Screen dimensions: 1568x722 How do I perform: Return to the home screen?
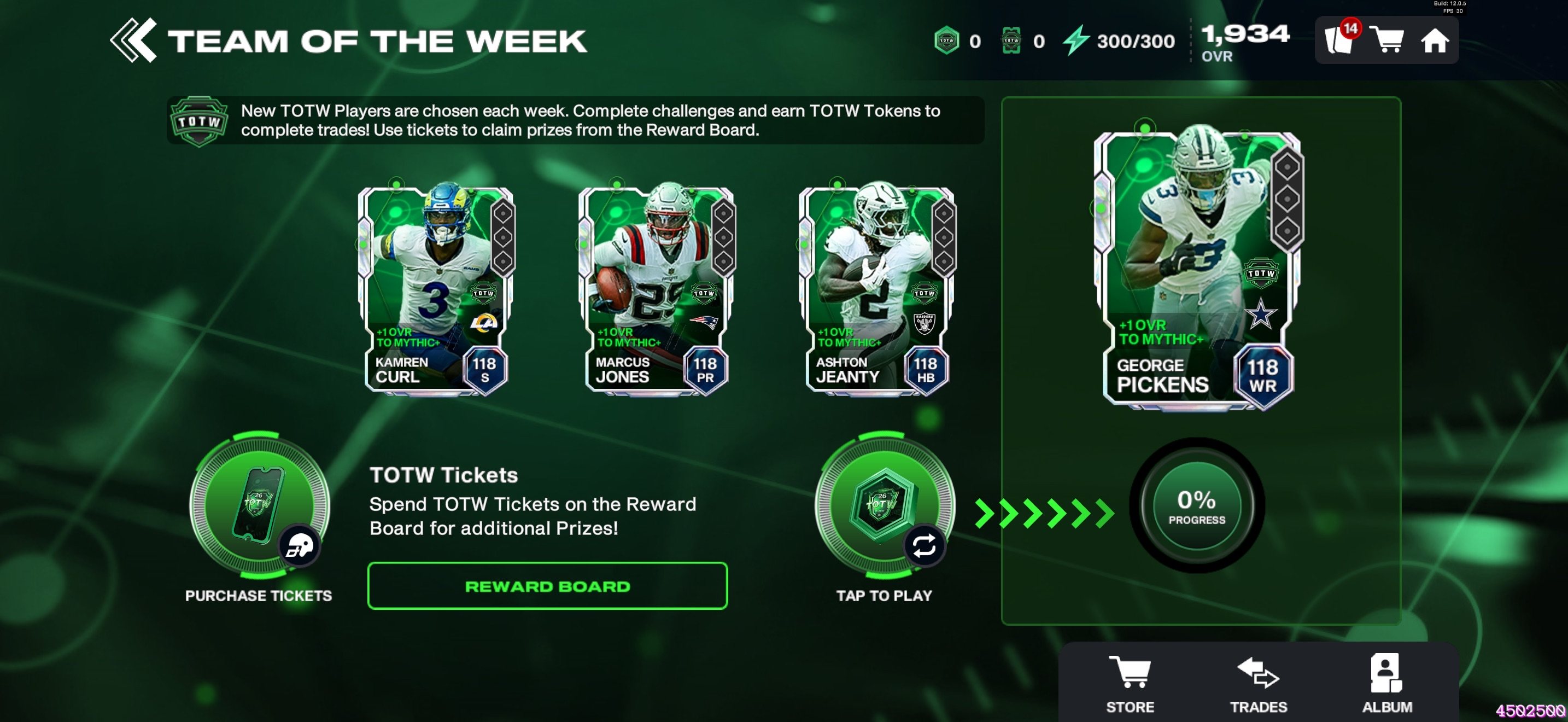tap(1434, 42)
